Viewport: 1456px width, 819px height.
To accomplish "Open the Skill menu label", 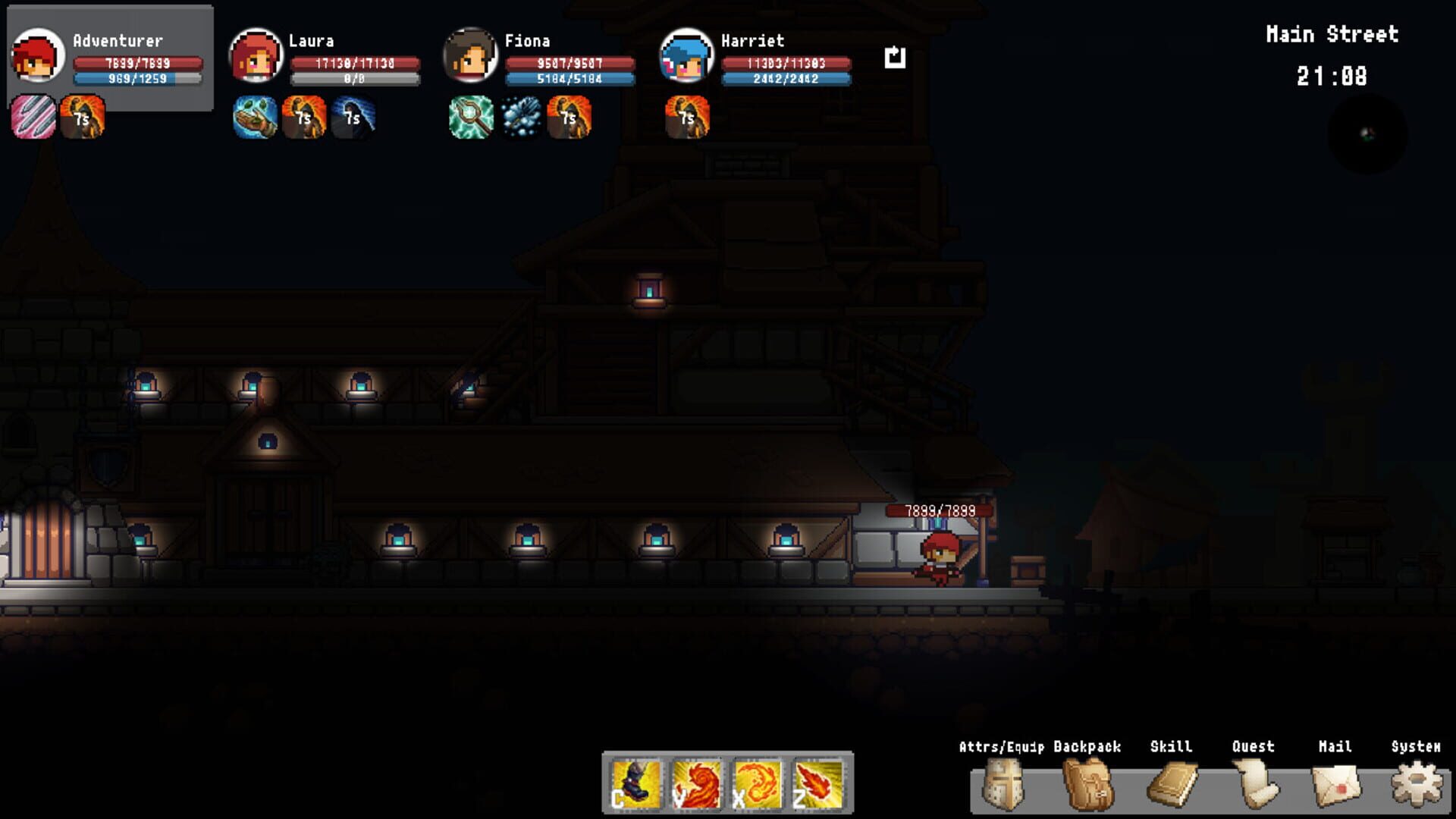I will pos(1171,746).
